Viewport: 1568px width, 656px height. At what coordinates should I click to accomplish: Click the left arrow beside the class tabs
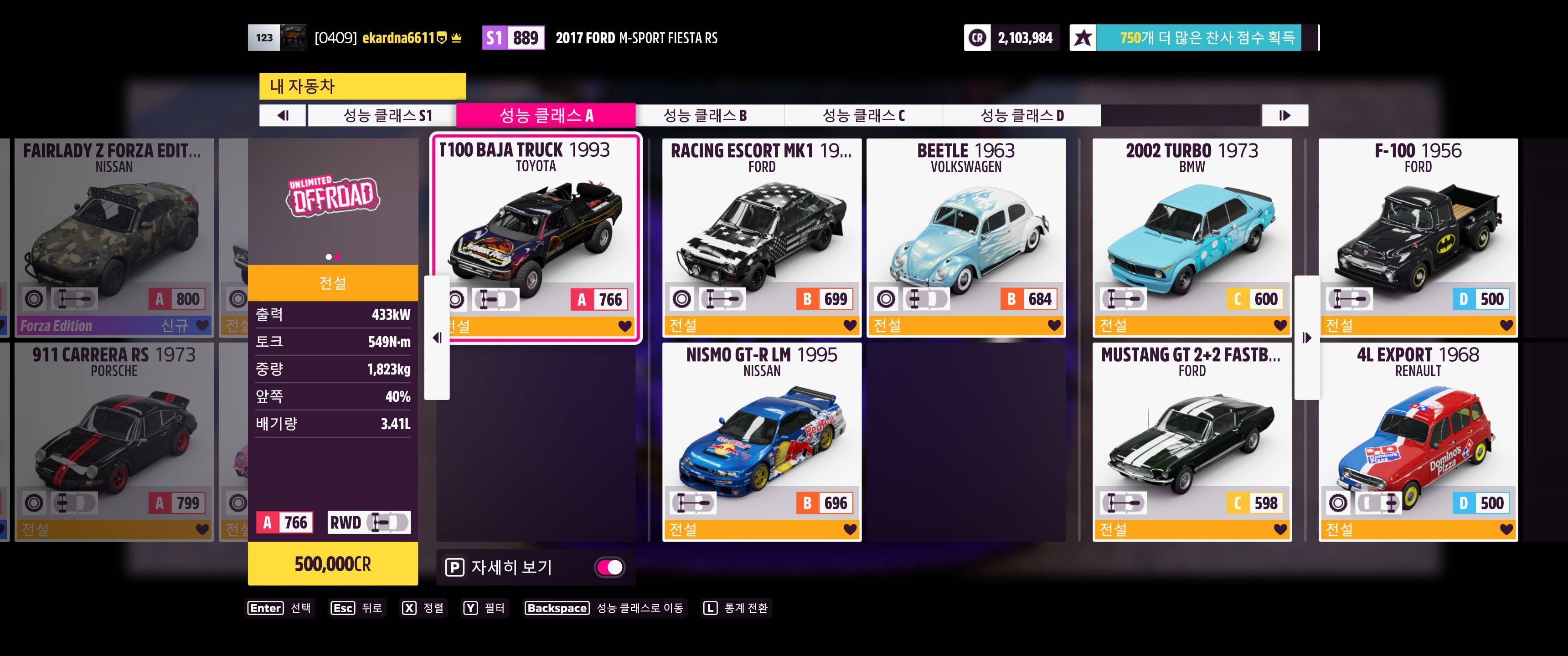pos(283,116)
